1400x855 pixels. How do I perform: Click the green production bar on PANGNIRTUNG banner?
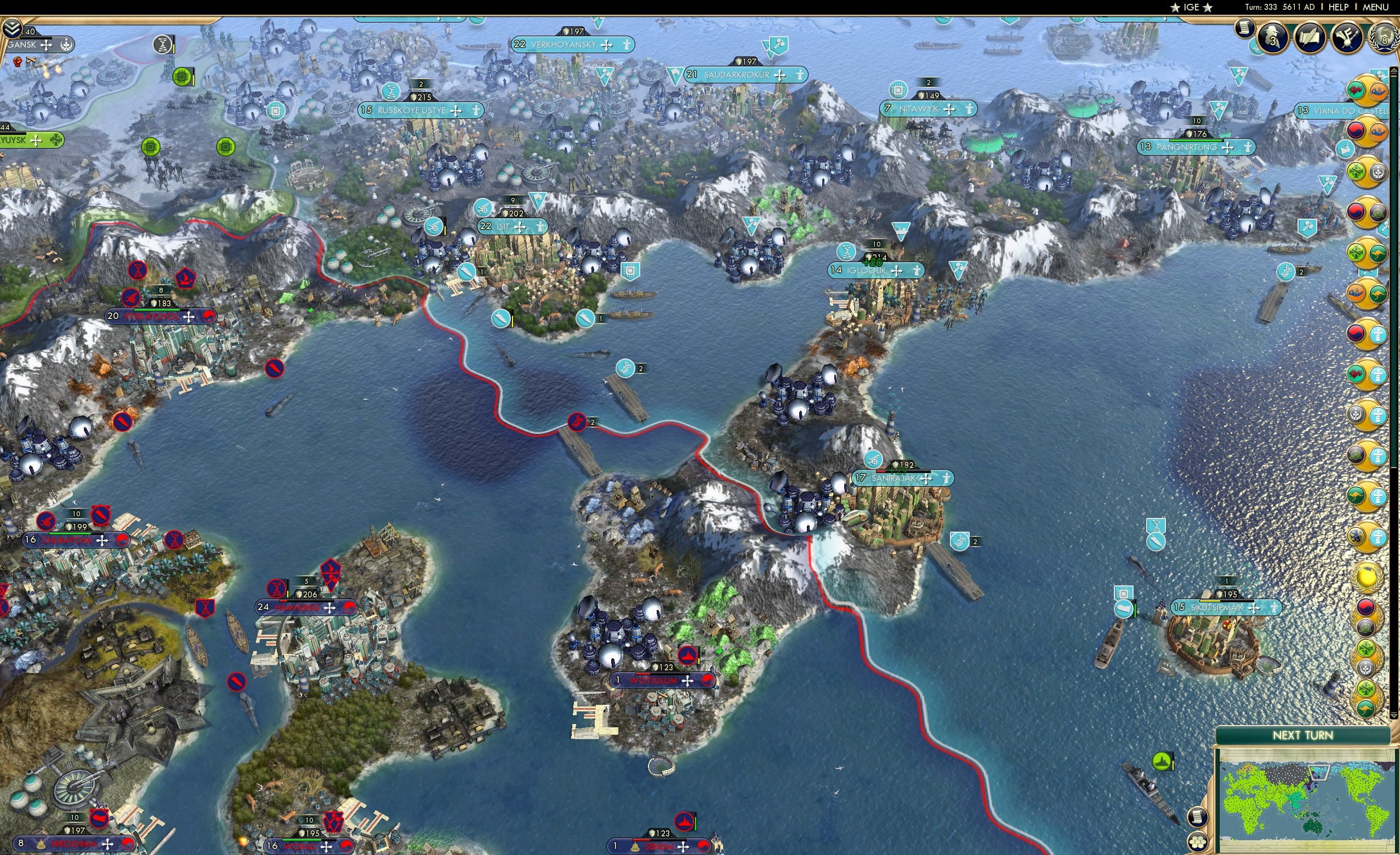tap(1197, 142)
